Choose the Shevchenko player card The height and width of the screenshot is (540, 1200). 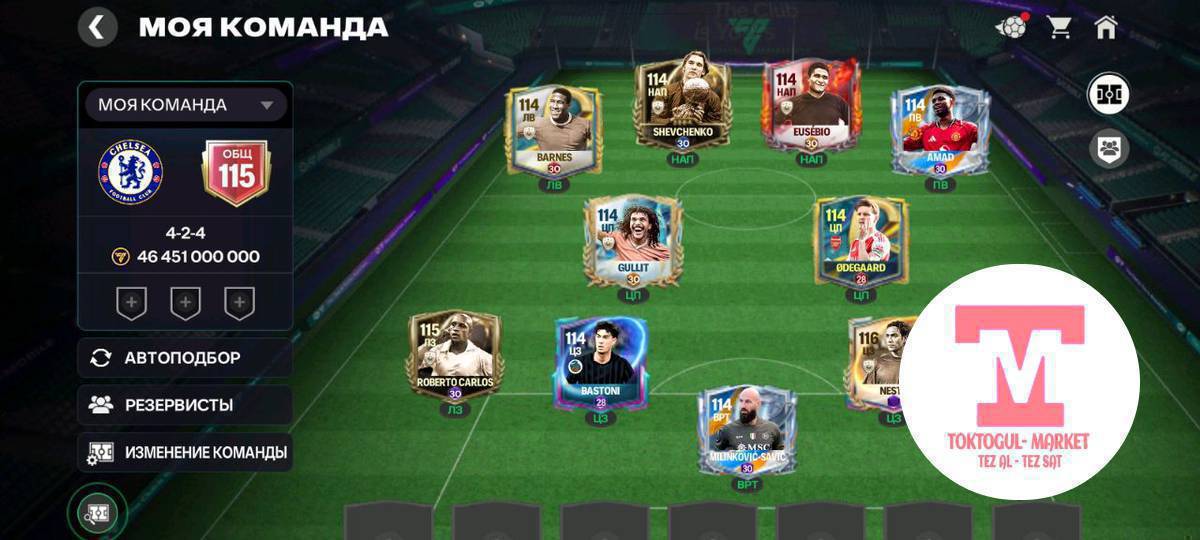(682, 106)
